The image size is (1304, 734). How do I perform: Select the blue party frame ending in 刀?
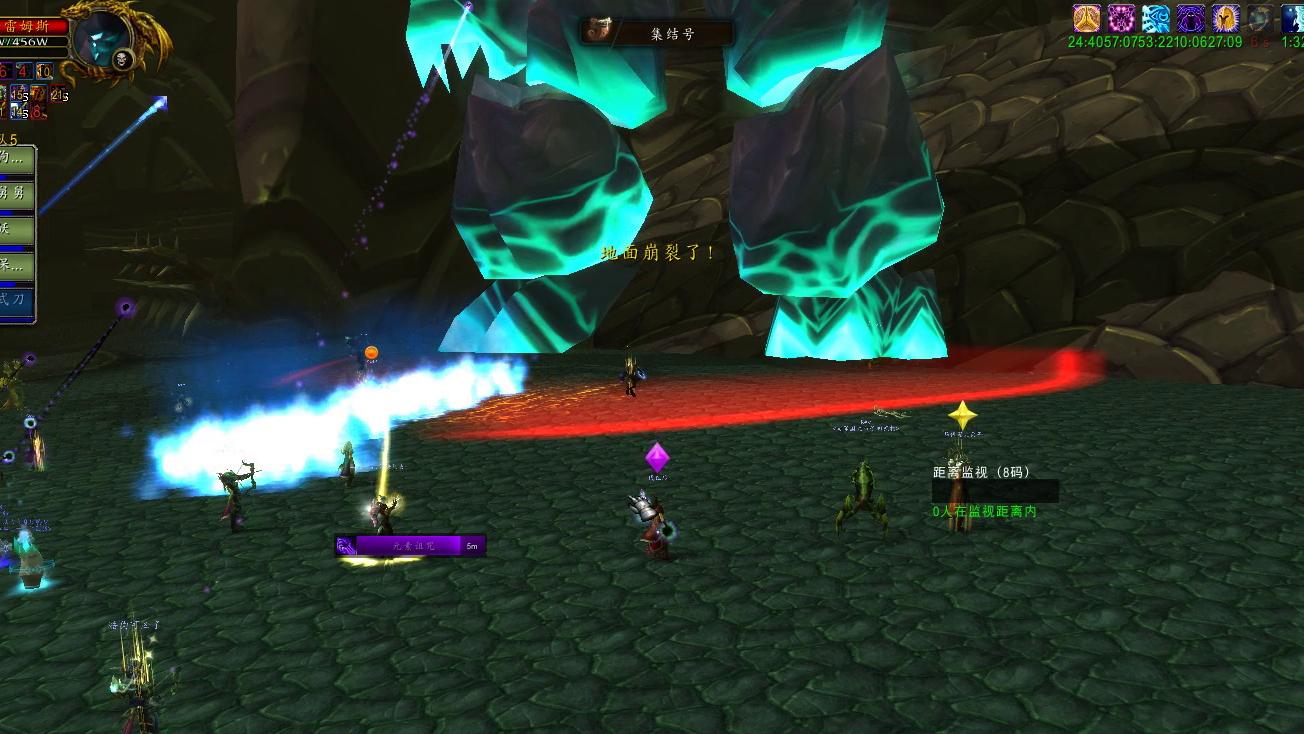17,300
